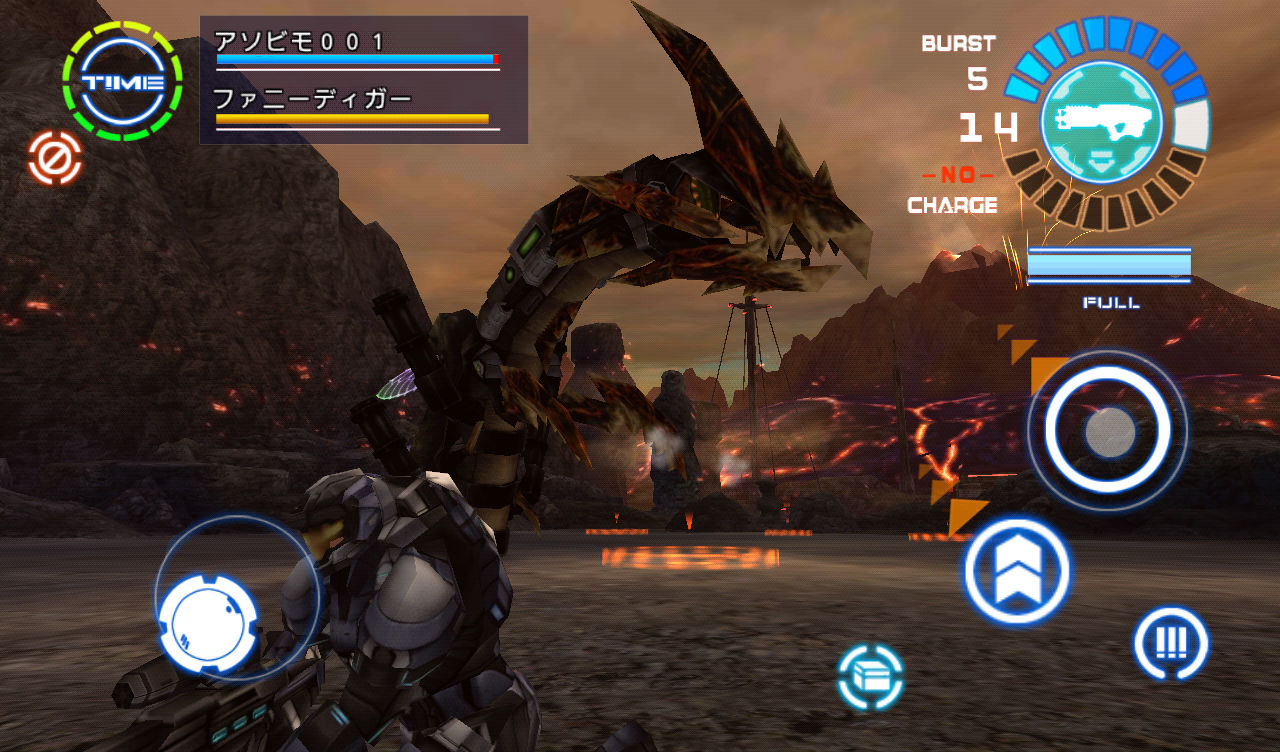The image size is (1280, 752).
Task: Fire using the large circular shoot button
Action: point(1108,432)
